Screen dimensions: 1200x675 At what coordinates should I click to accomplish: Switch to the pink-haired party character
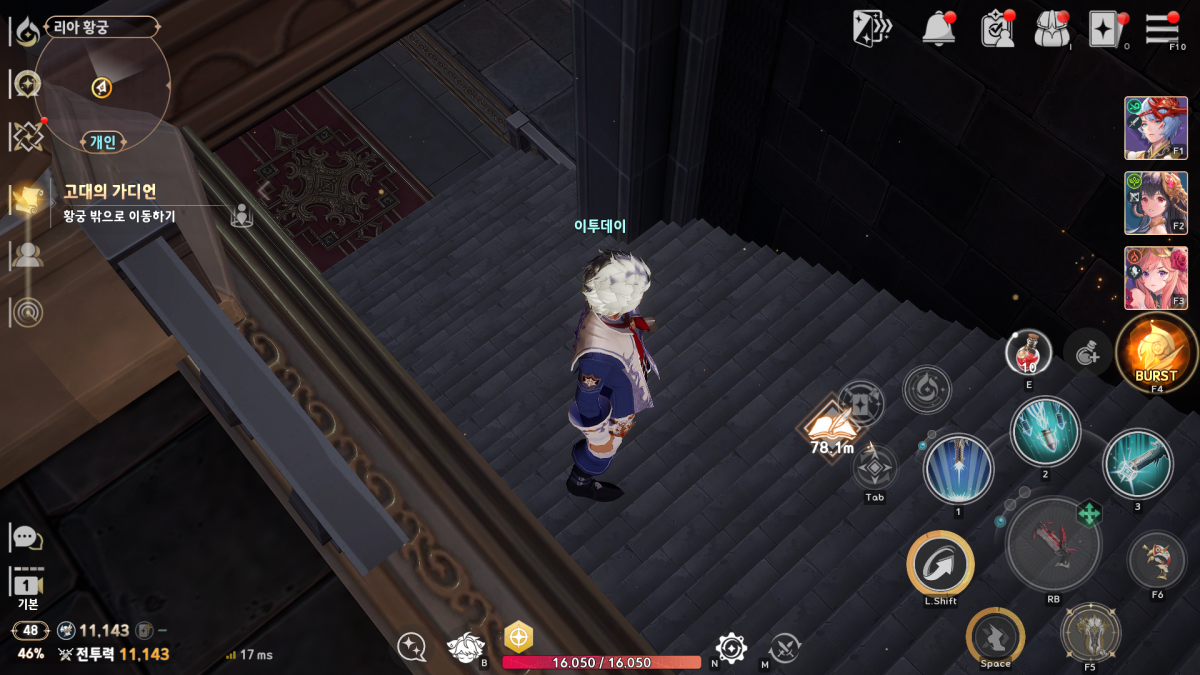click(1156, 278)
